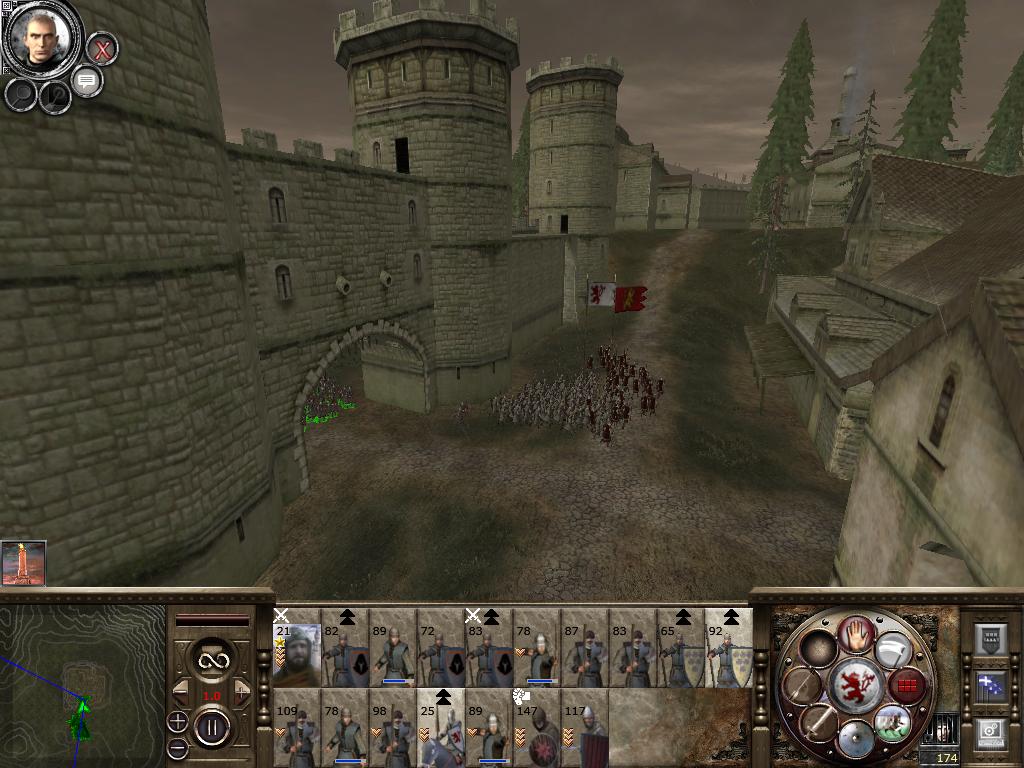Image resolution: width=1024 pixels, height=768 pixels.
Task: Open the battle minimap
Action: click(82, 681)
